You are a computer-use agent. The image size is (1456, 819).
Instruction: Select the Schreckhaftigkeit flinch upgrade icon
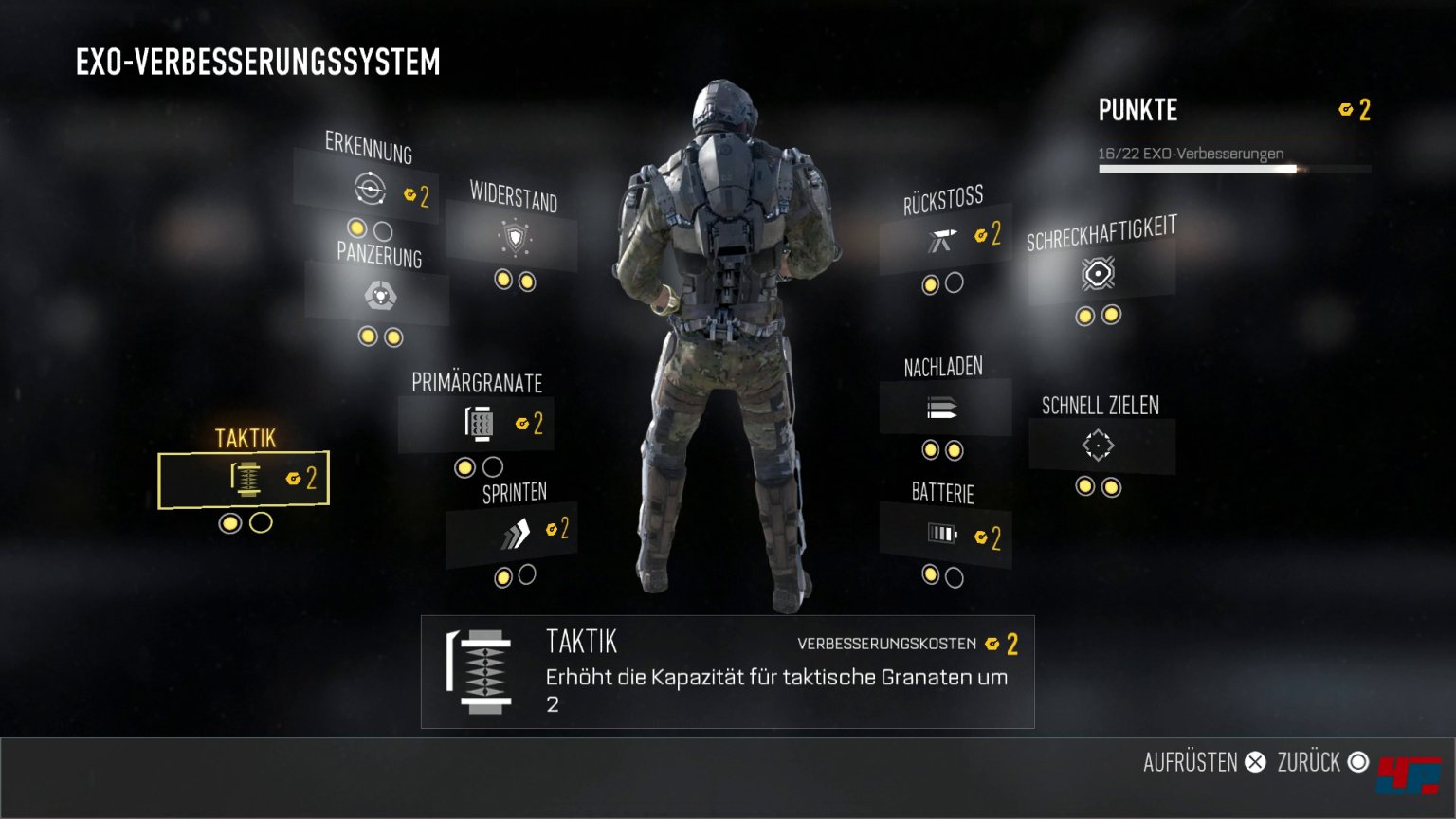tap(1096, 275)
